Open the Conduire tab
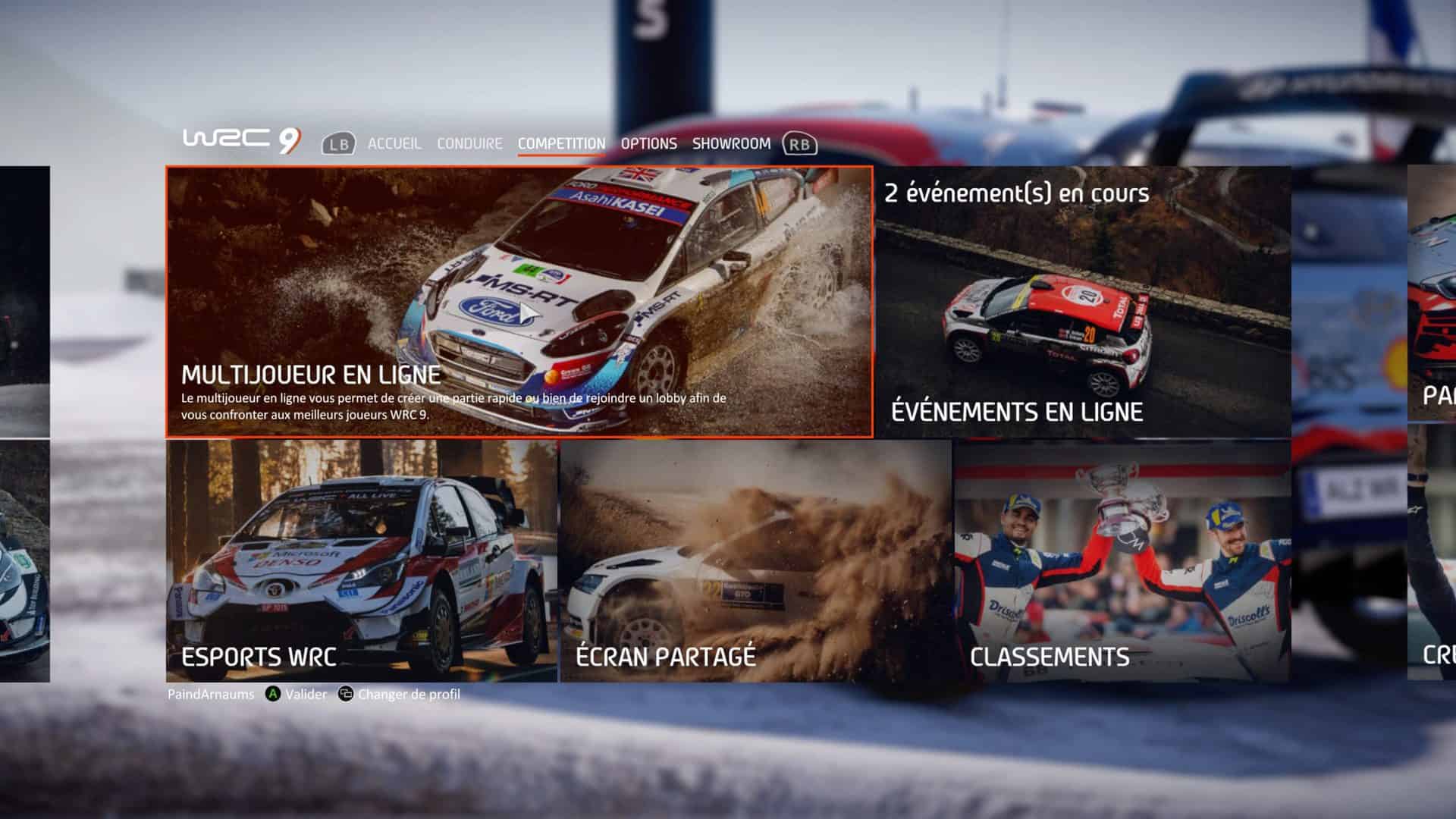1456x819 pixels. point(469,143)
